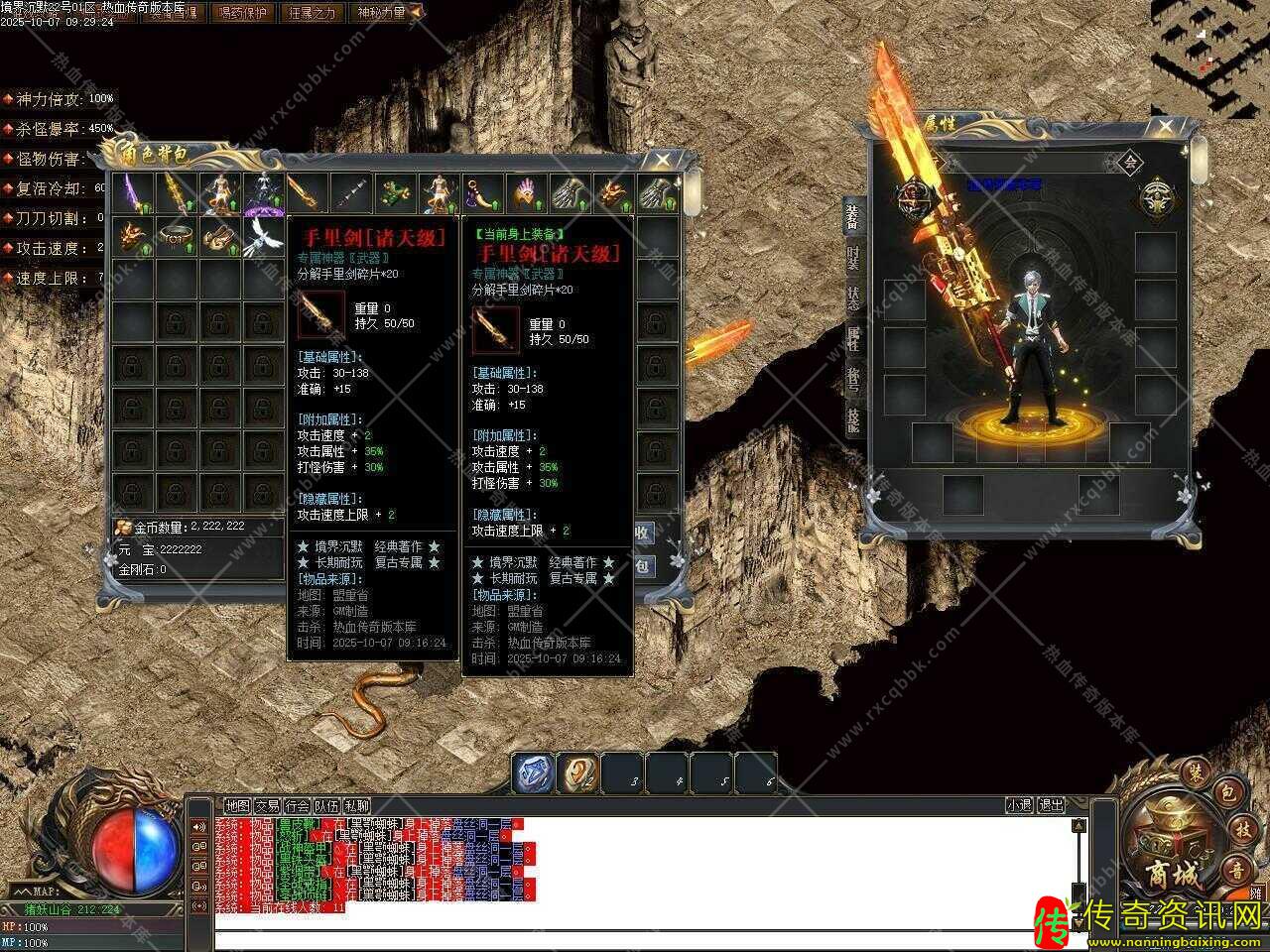Open the 状态 status tab
This screenshot has height=952, width=1270.
(x=853, y=296)
